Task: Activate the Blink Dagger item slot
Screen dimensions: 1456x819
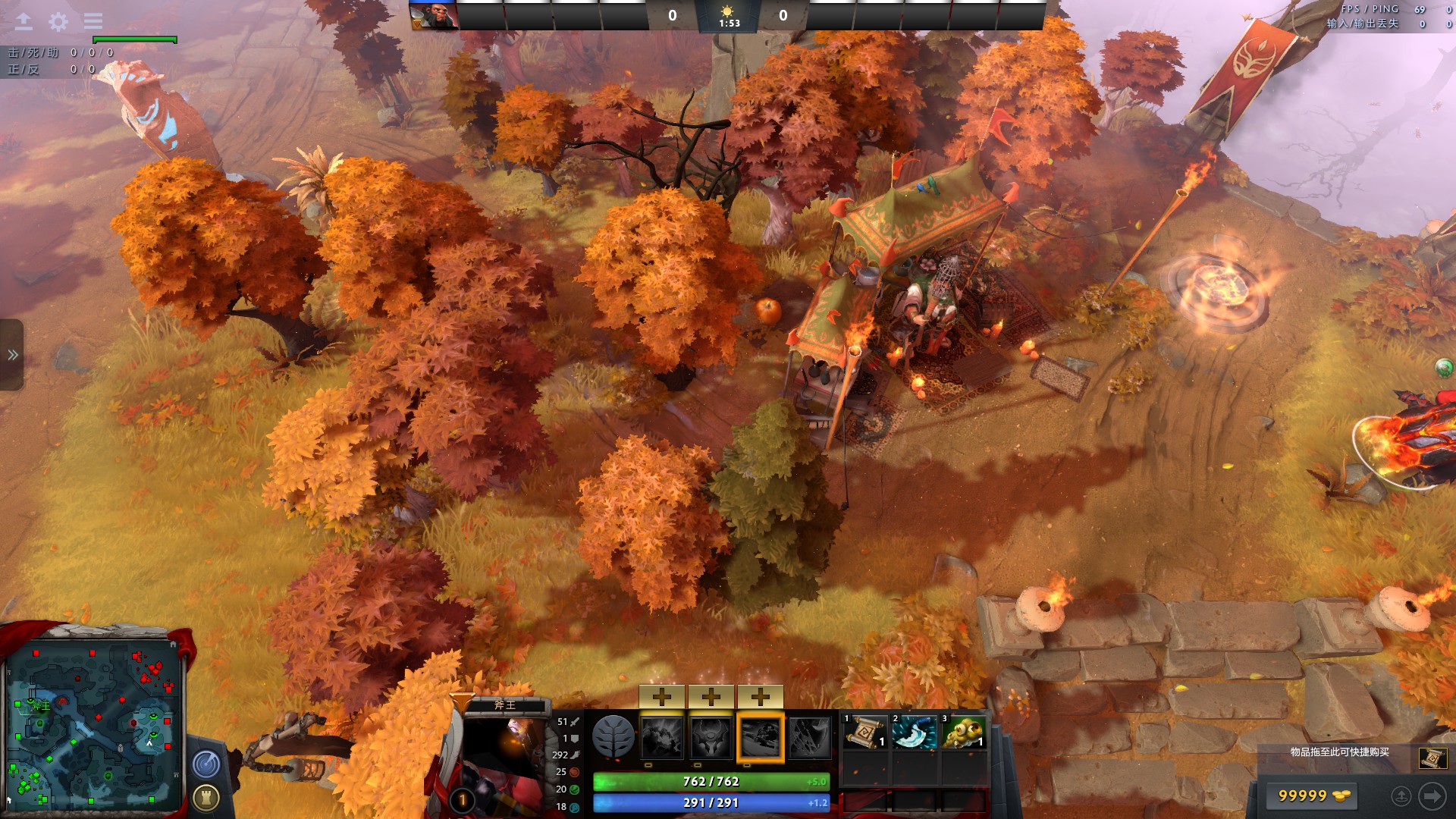Action: tap(915, 733)
